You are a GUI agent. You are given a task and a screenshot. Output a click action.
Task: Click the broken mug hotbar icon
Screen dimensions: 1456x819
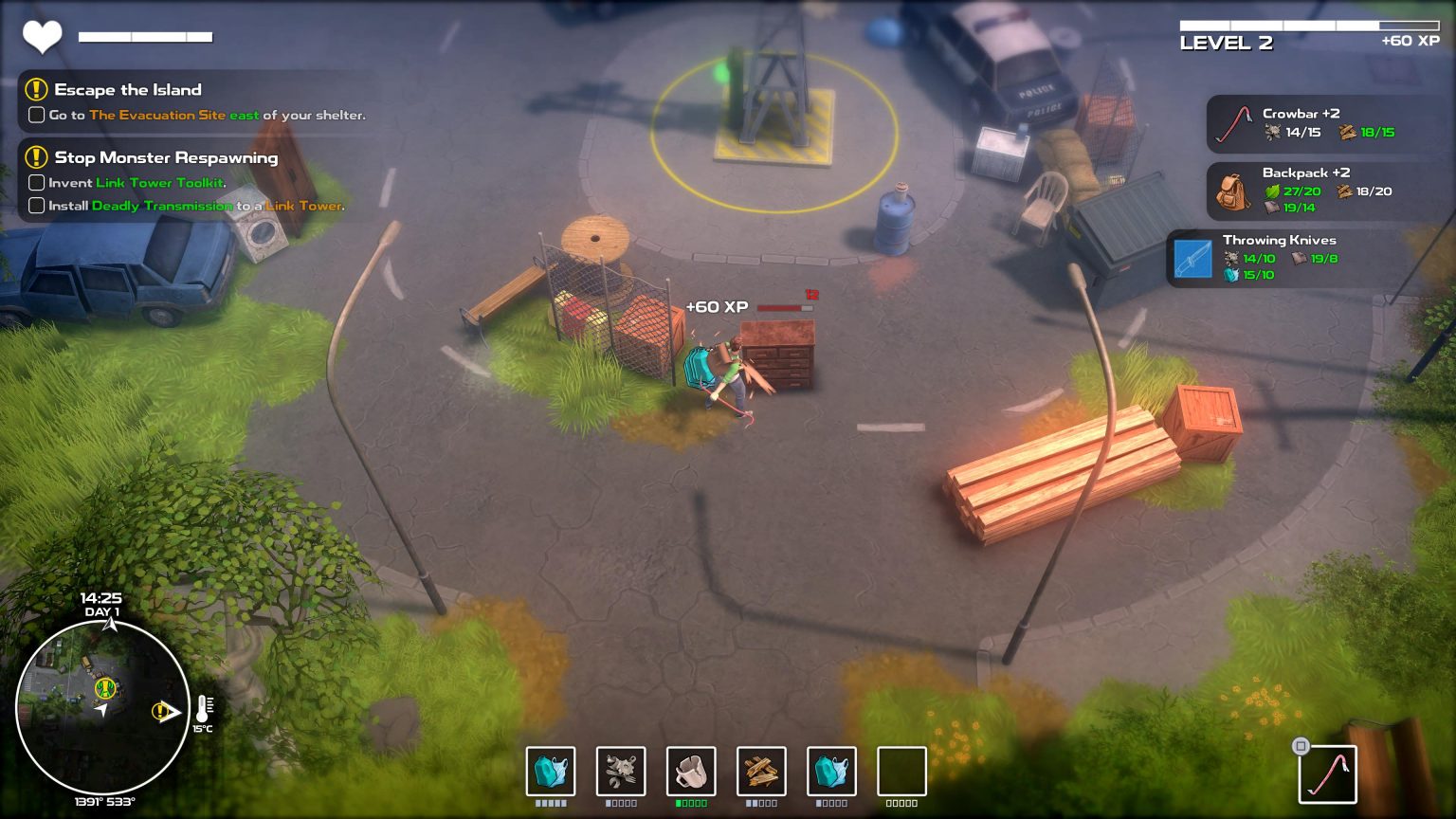tap(691, 773)
